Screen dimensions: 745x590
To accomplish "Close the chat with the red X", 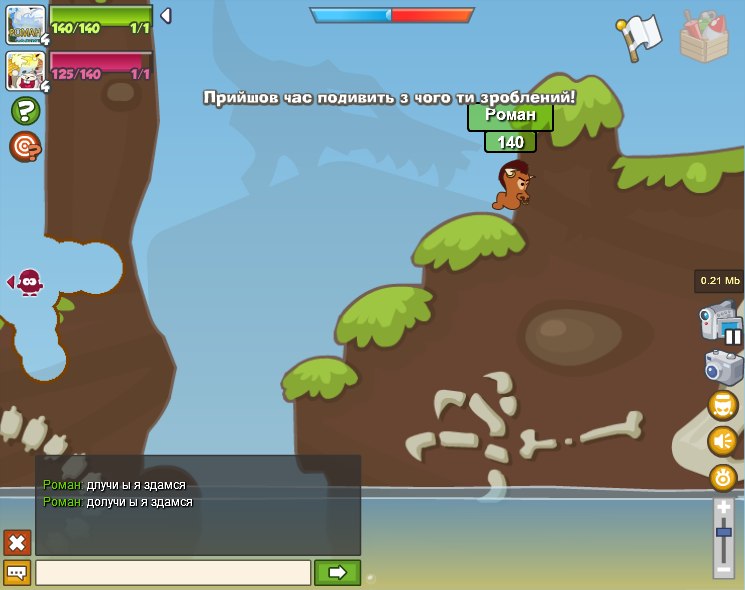I will 17,543.
